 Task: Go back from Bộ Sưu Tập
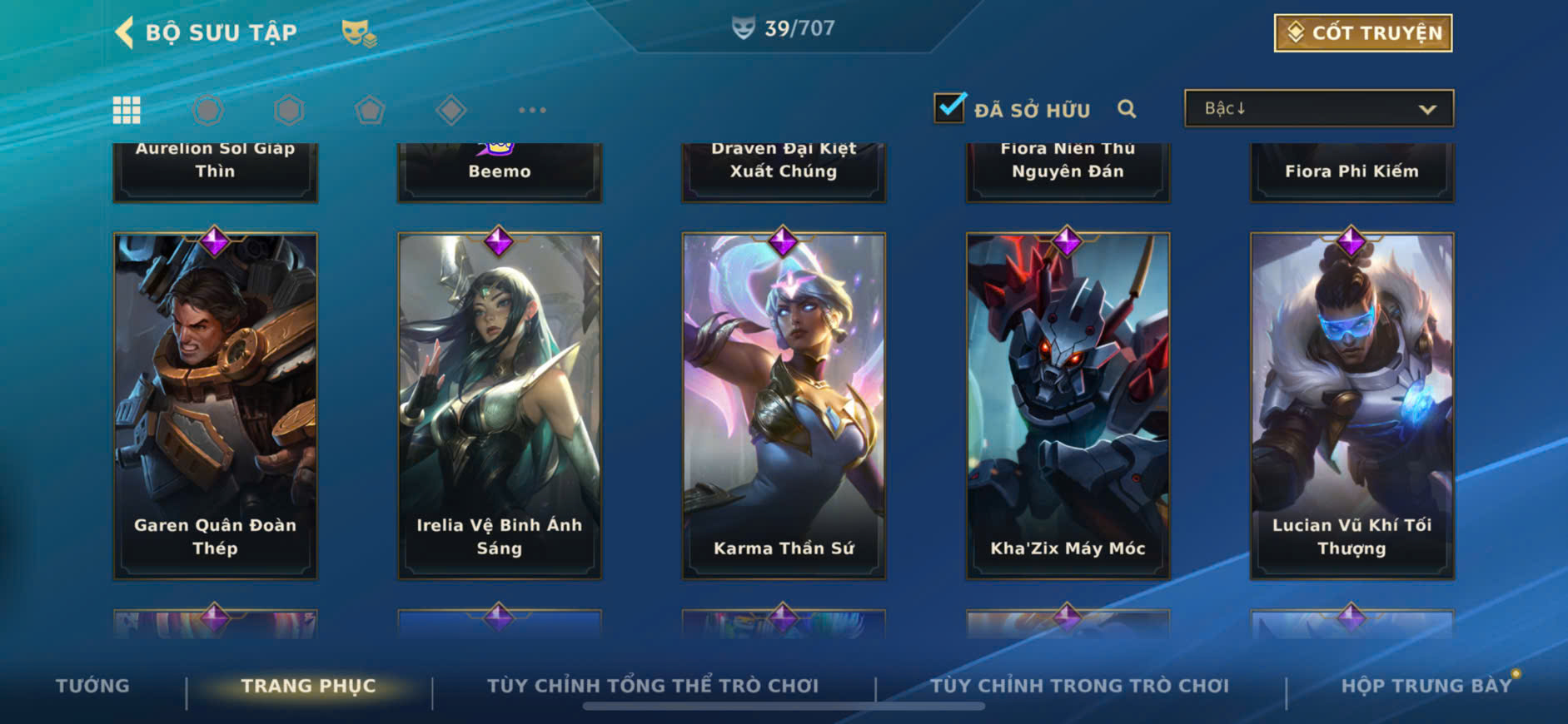pos(125,32)
